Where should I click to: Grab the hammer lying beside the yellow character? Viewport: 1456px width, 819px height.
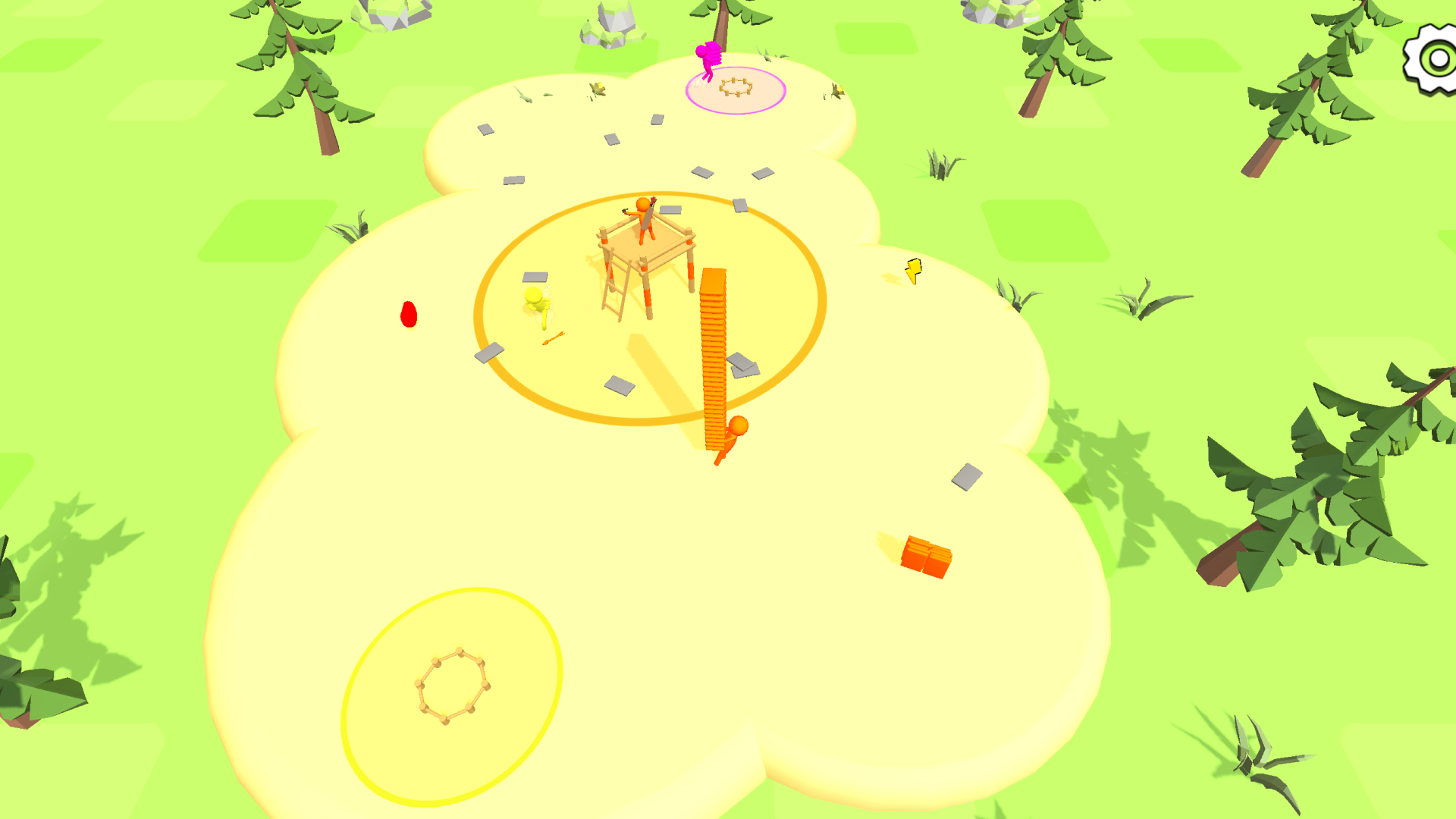point(554,337)
